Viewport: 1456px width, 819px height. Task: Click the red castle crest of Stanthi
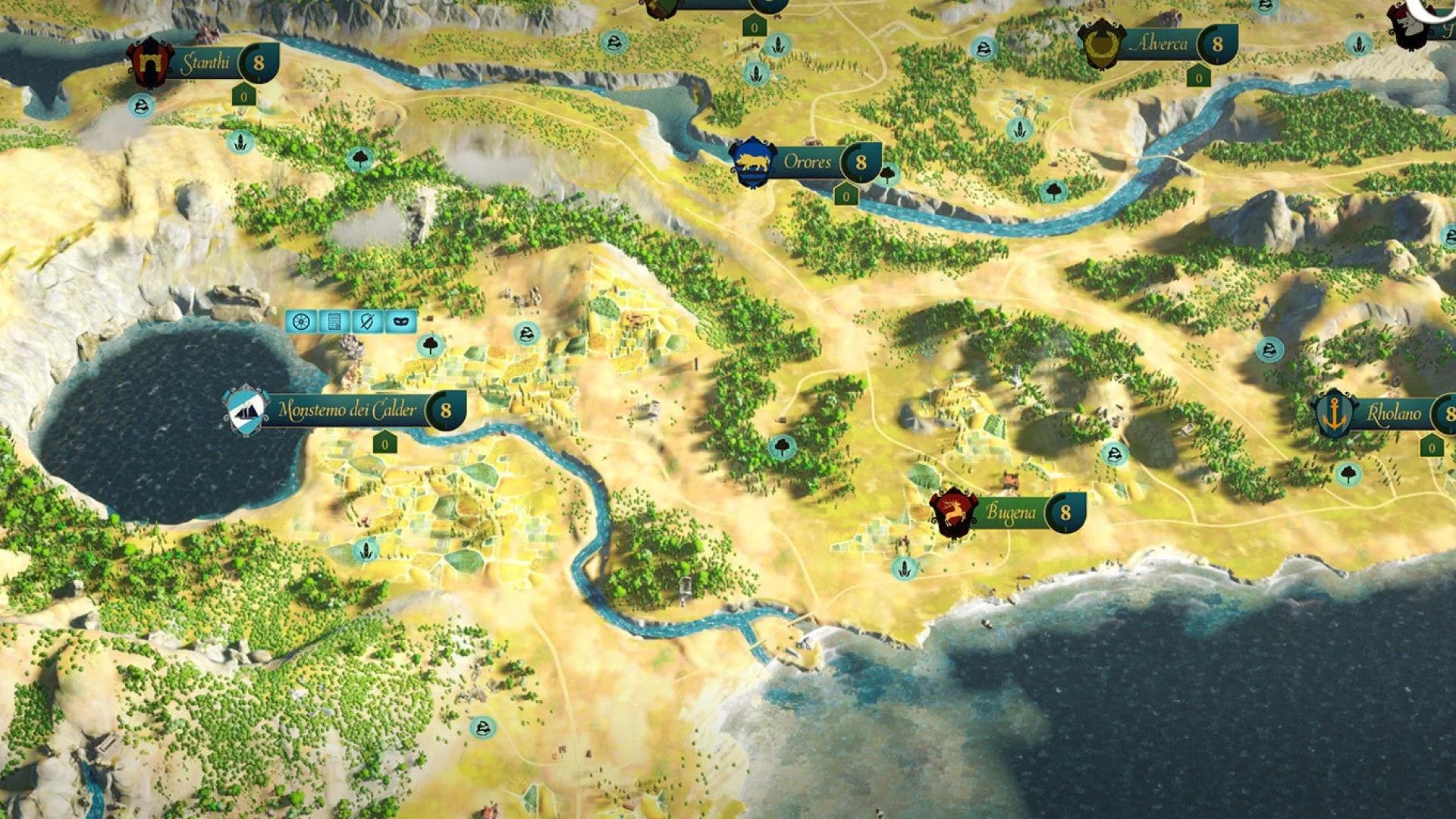152,61
